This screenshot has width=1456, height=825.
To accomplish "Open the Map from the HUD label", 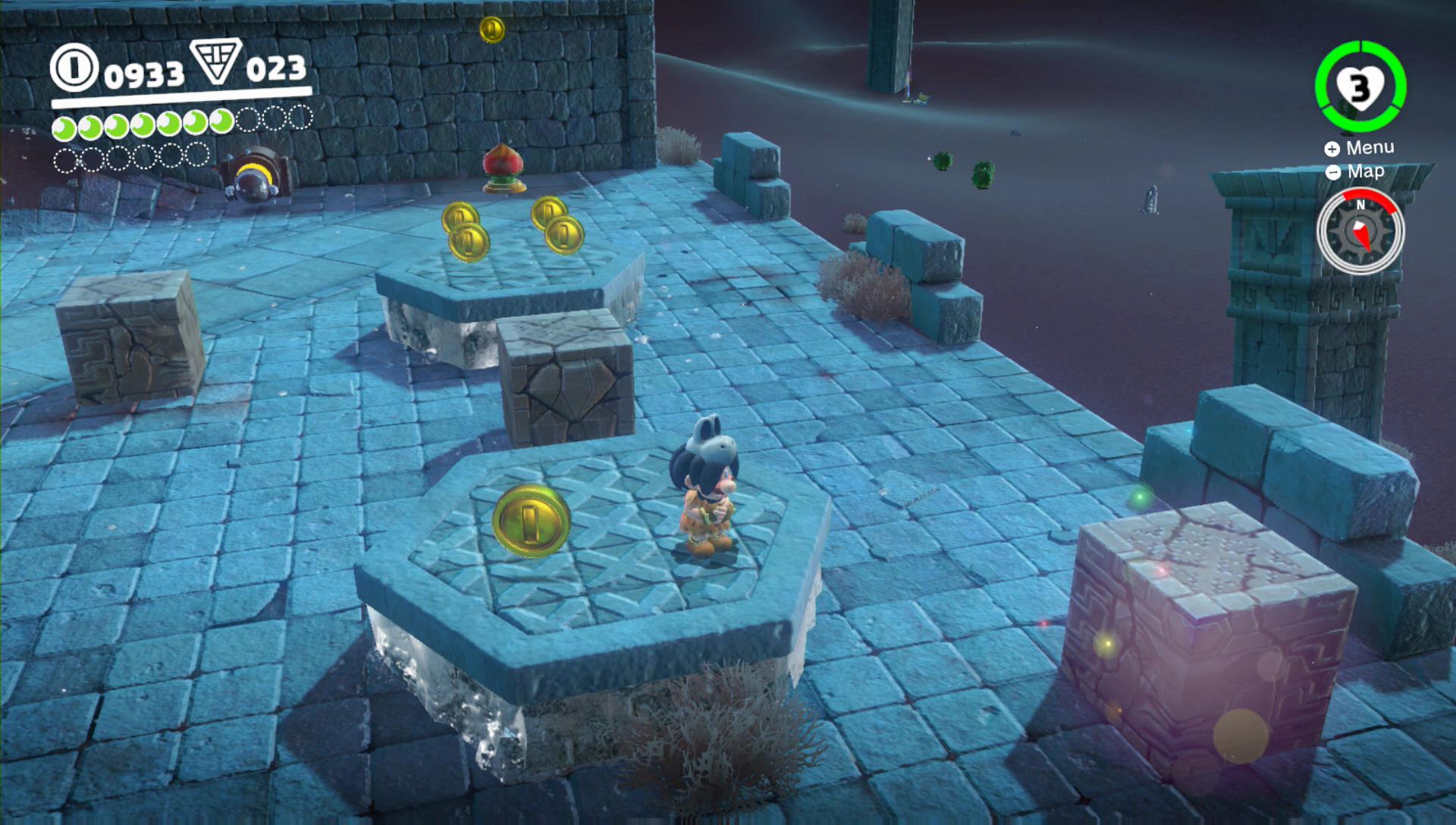I will 1357,172.
